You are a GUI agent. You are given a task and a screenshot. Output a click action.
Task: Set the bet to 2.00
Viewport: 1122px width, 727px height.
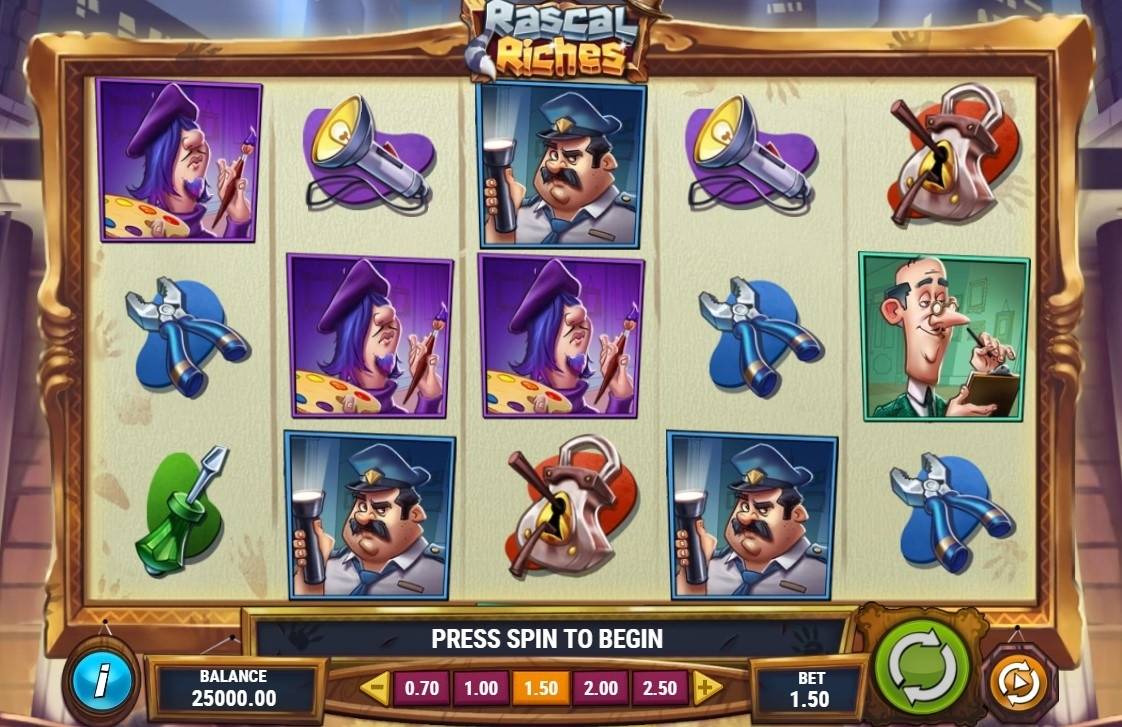click(601, 688)
